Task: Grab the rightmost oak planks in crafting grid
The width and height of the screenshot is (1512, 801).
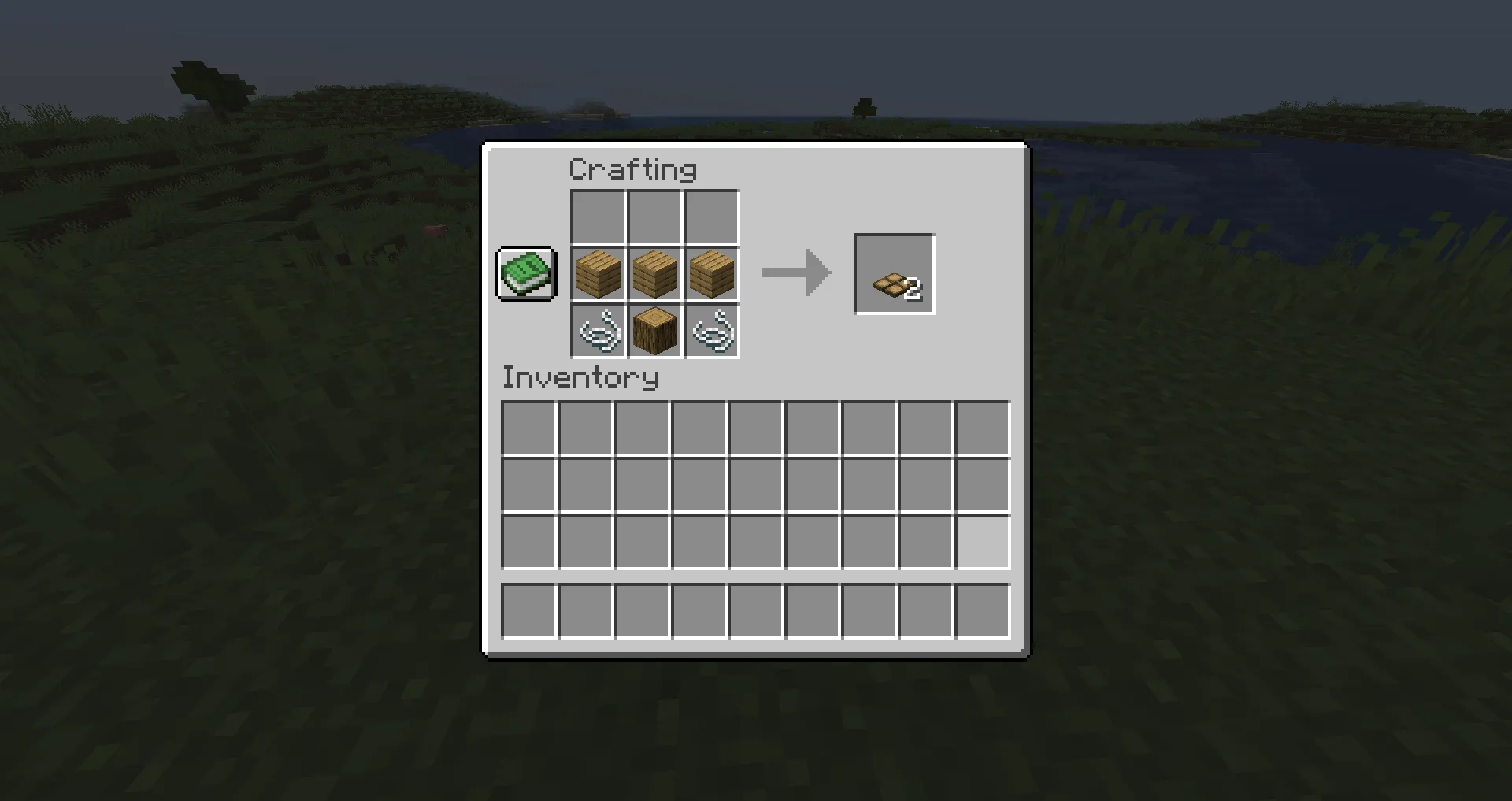Action: [x=712, y=274]
